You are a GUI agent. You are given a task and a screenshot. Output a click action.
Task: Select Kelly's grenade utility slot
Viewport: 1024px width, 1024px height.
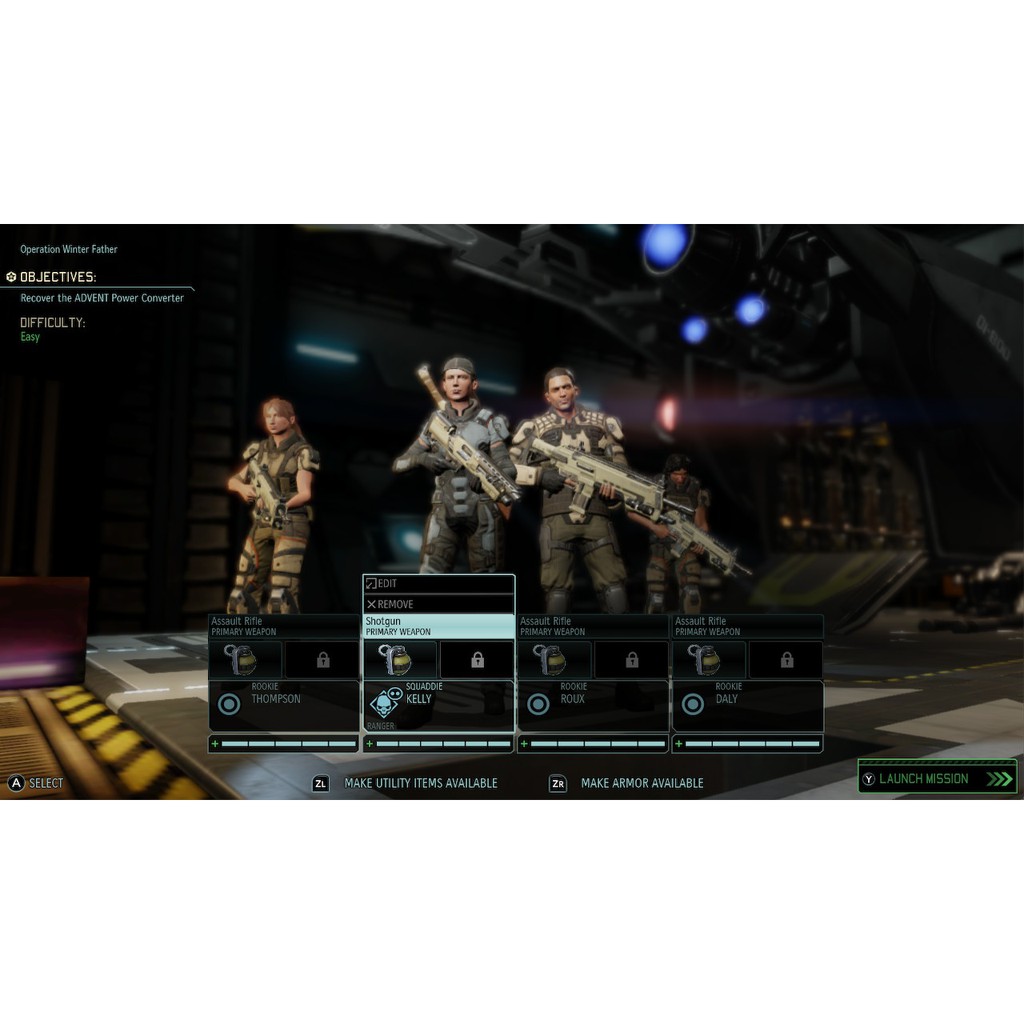coord(400,660)
